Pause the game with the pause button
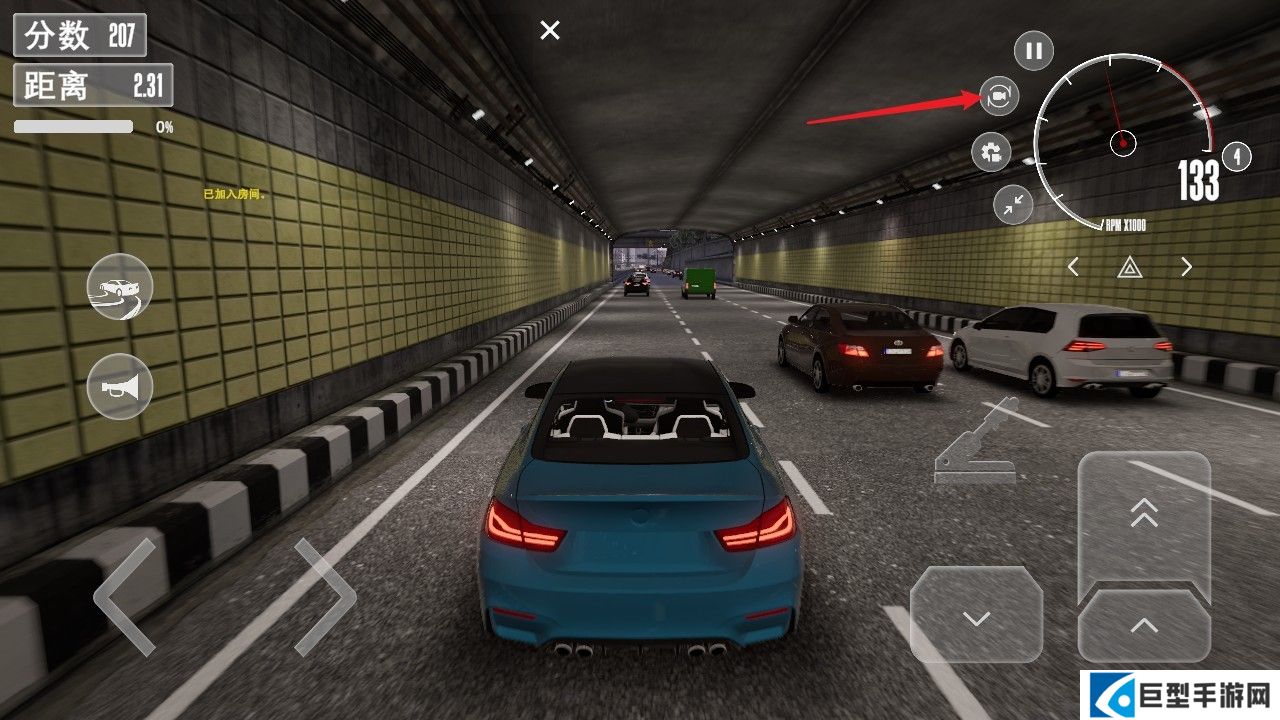This screenshot has width=1280, height=720. coord(1034,50)
